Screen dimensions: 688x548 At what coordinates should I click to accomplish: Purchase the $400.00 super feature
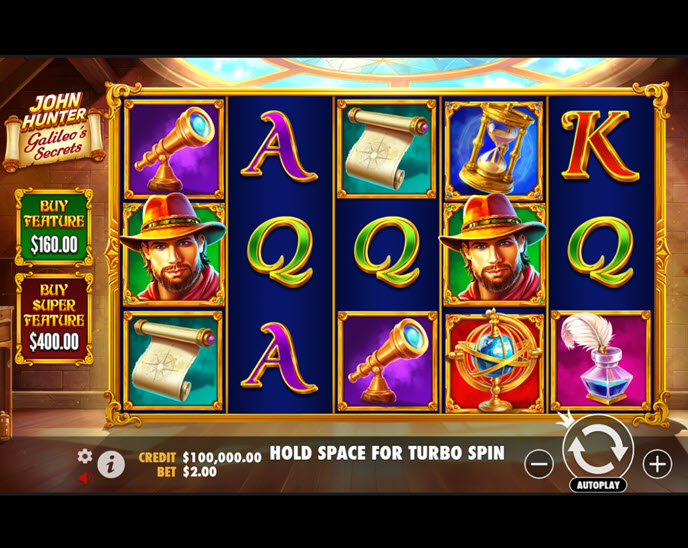54,319
